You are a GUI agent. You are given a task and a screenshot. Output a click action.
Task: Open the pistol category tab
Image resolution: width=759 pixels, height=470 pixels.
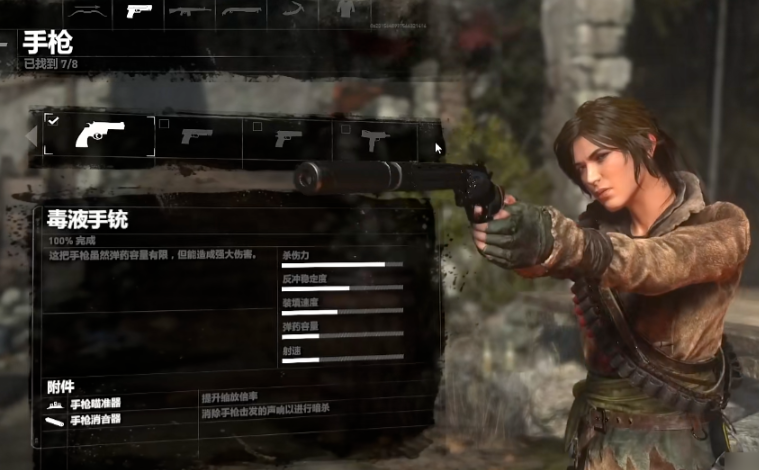(x=139, y=11)
